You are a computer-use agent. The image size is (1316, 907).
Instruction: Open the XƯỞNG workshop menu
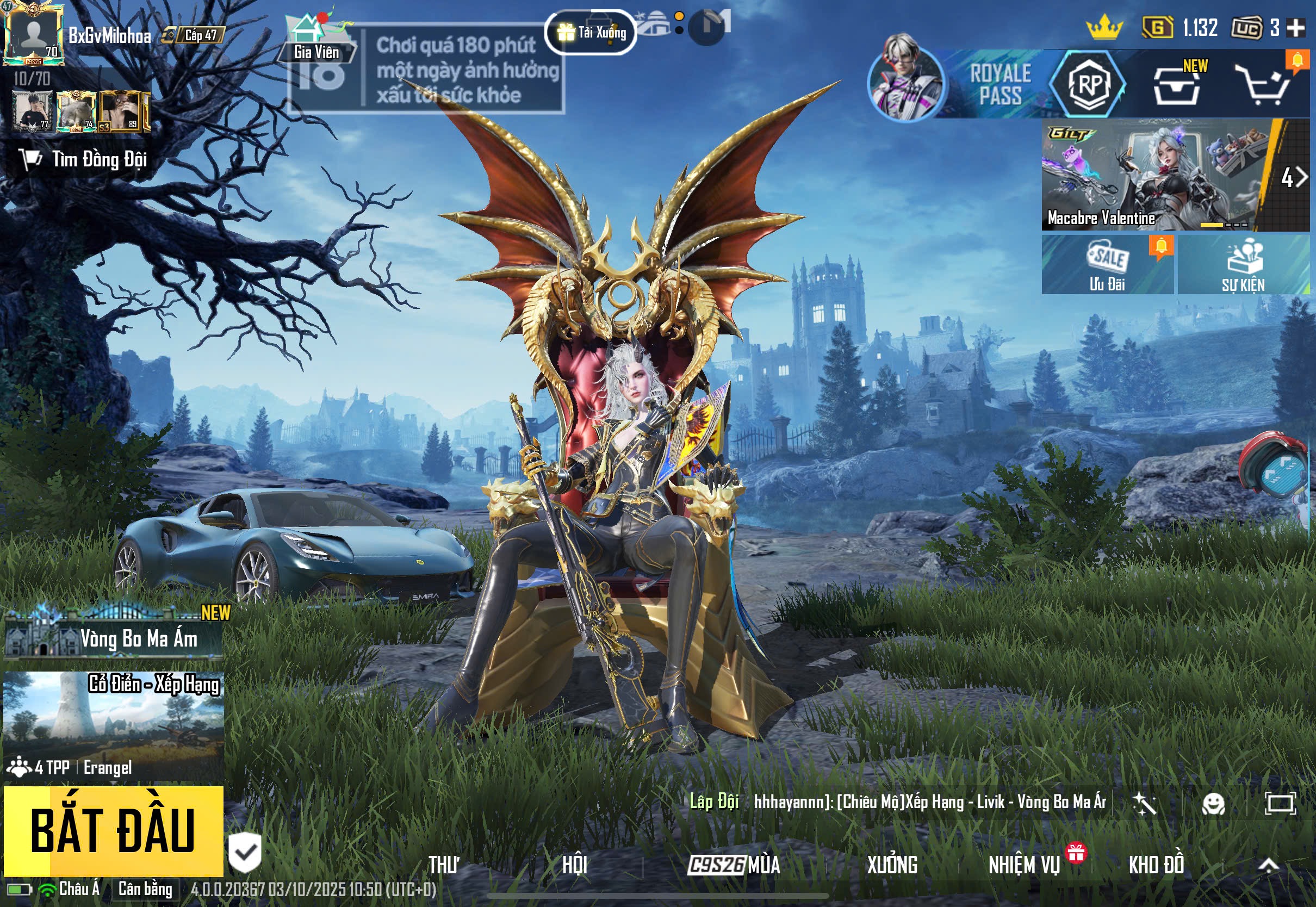click(x=891, y=865)
